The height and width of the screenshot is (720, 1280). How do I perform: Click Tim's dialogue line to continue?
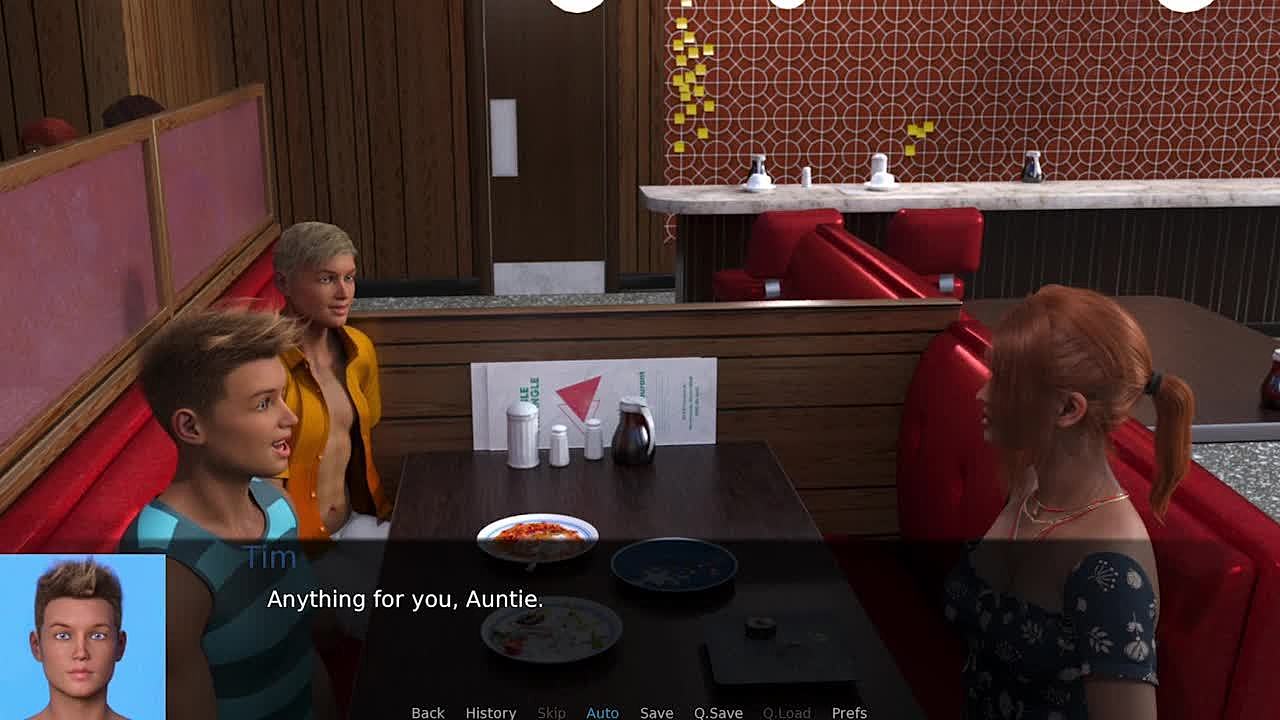[405, 600]
